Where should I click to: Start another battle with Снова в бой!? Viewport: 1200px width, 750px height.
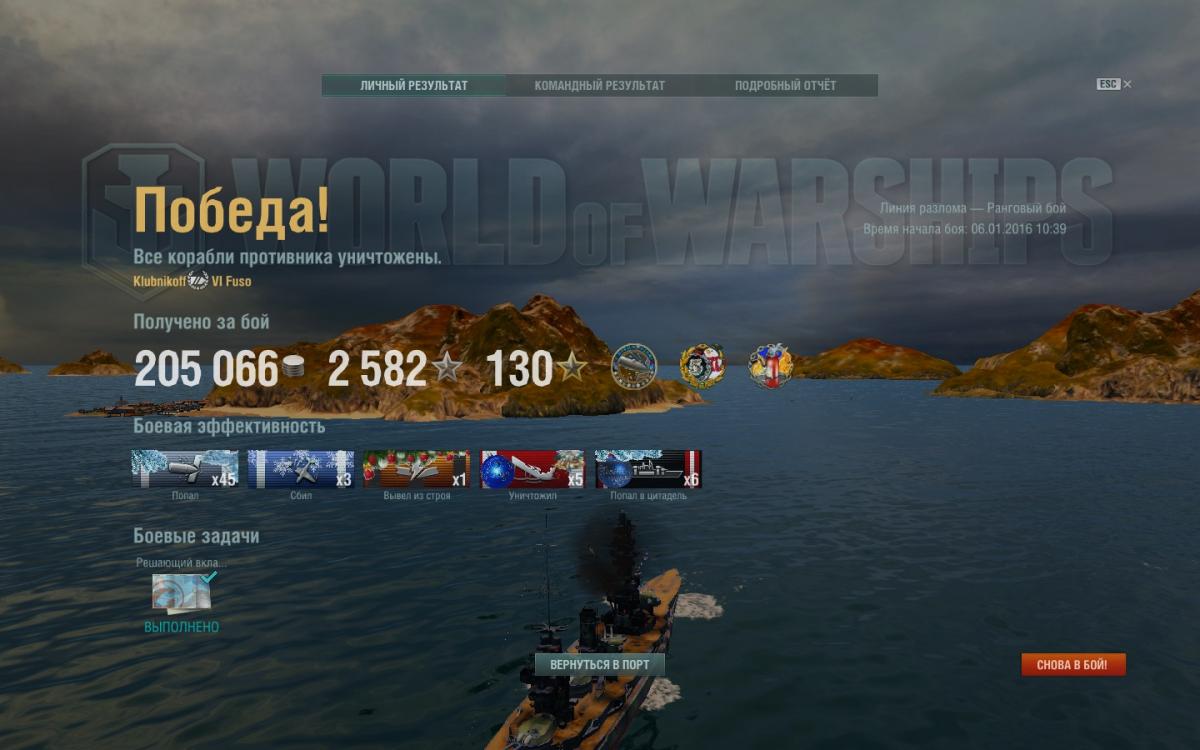tap(1073, 665)
